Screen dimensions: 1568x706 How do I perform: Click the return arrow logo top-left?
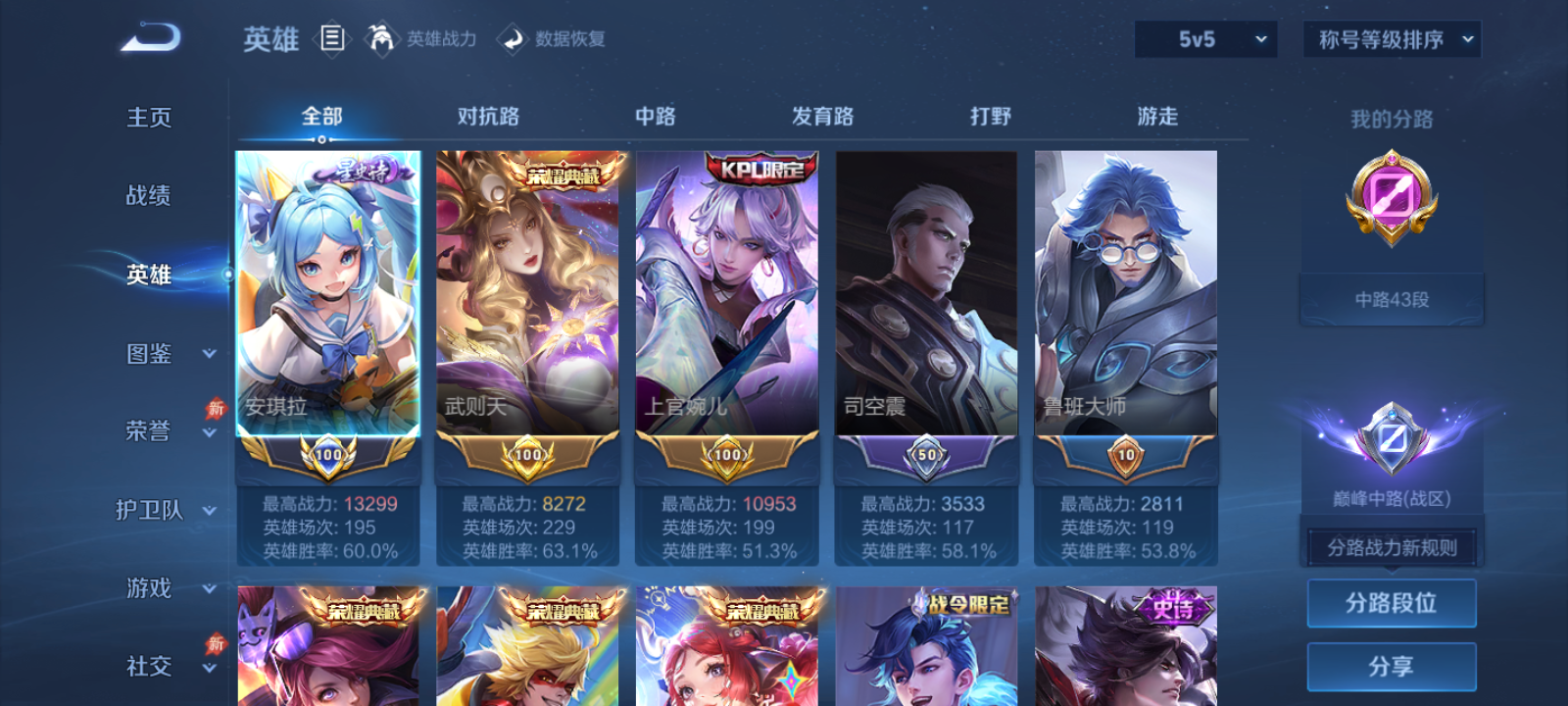152,35
